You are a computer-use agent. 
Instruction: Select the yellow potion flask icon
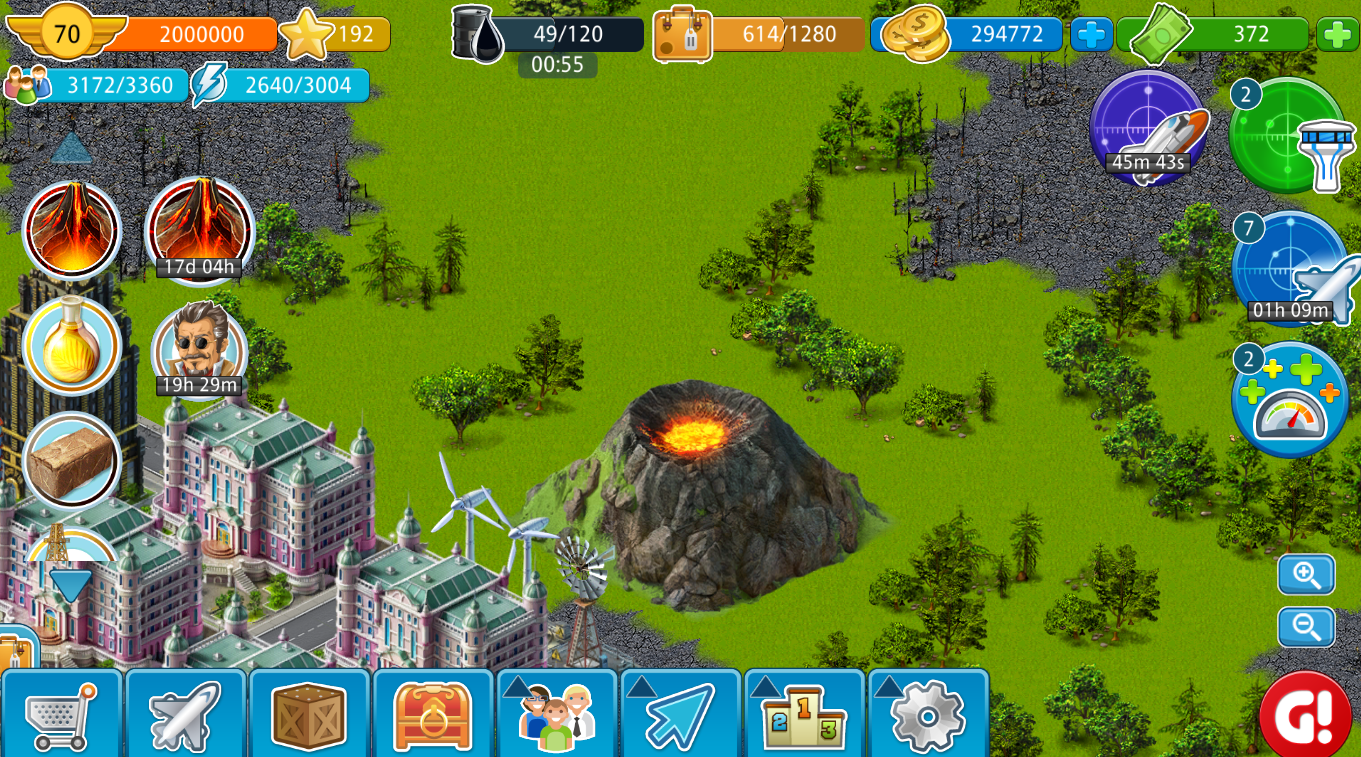click(71, 346)
